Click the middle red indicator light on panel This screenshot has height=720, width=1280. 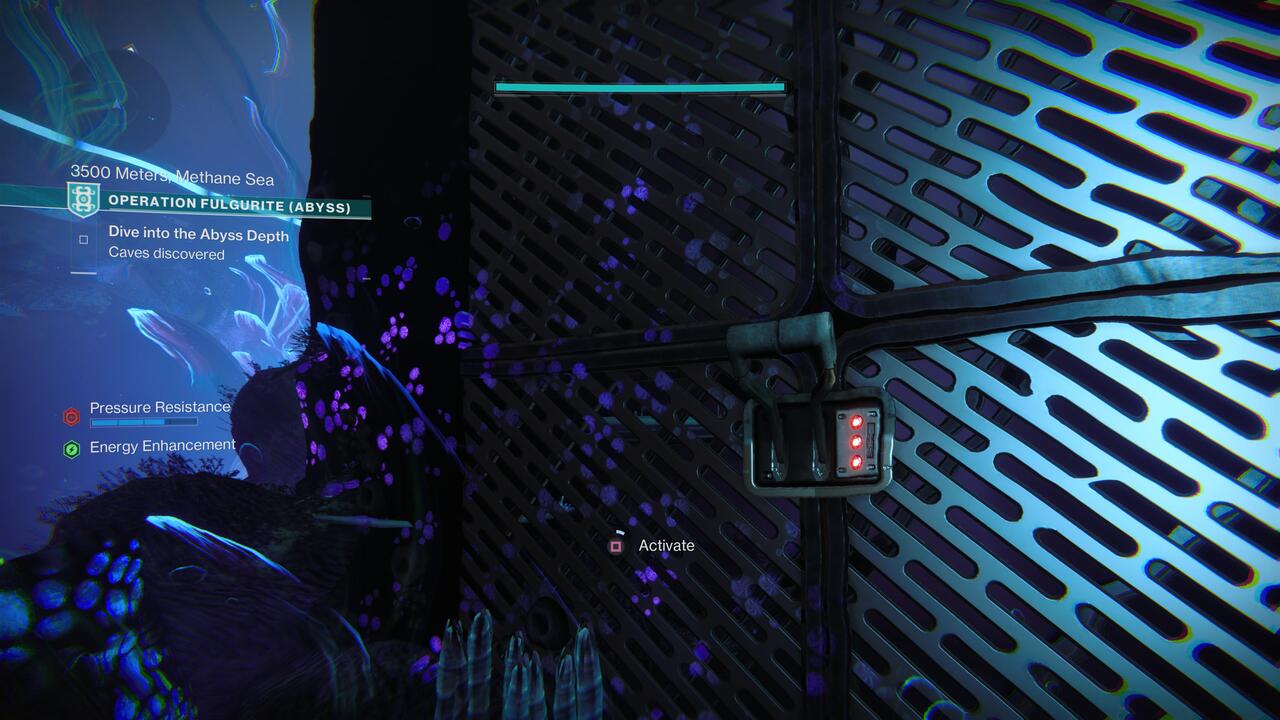[856, 442]
